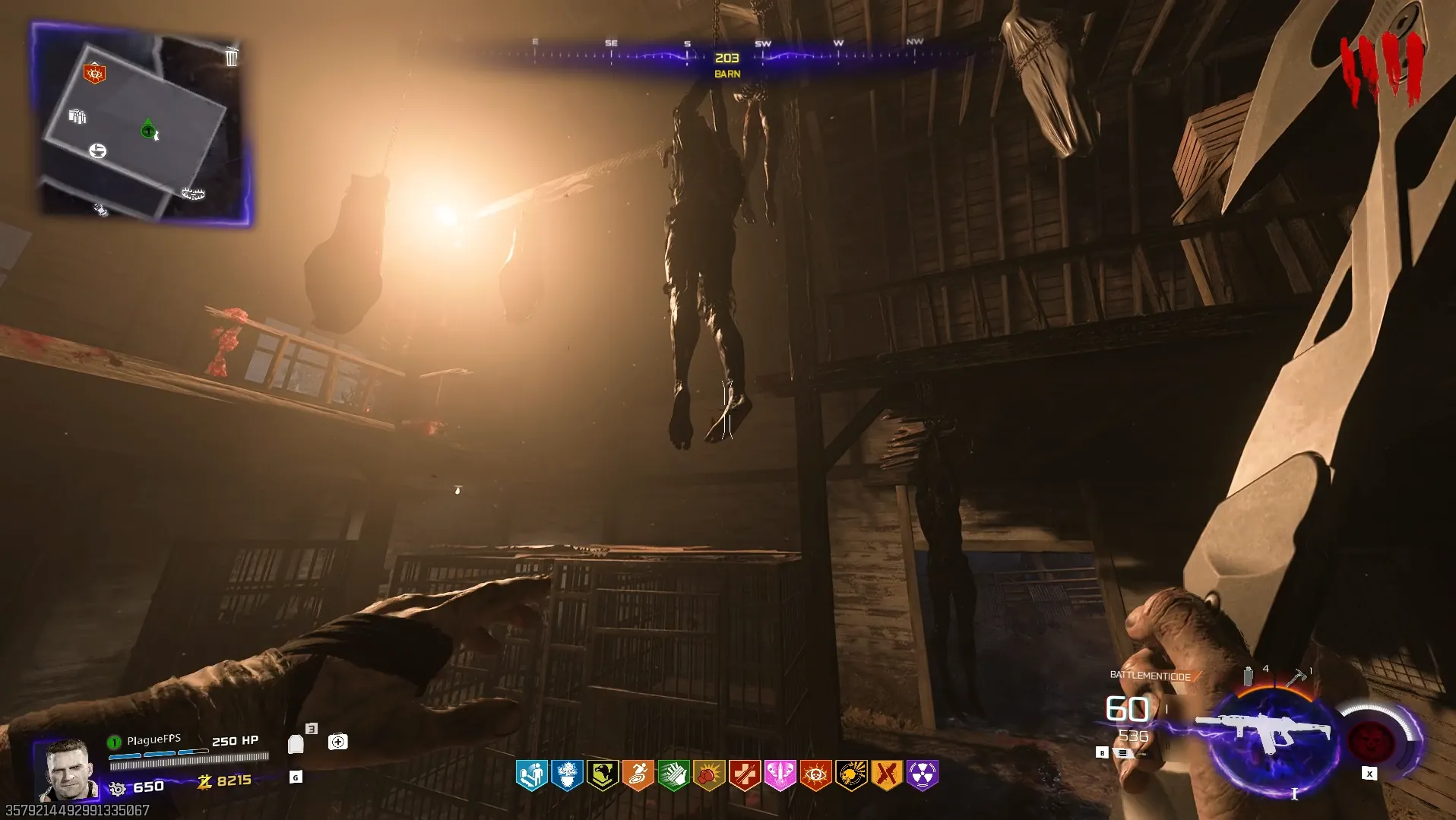
Task: Select the tactical canister grenade icon
Action: (x=1248, y=676)
